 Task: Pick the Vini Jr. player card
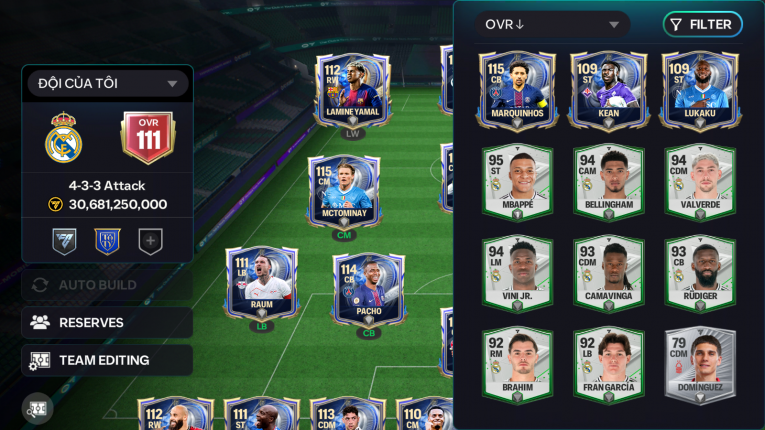pos(517,272)
